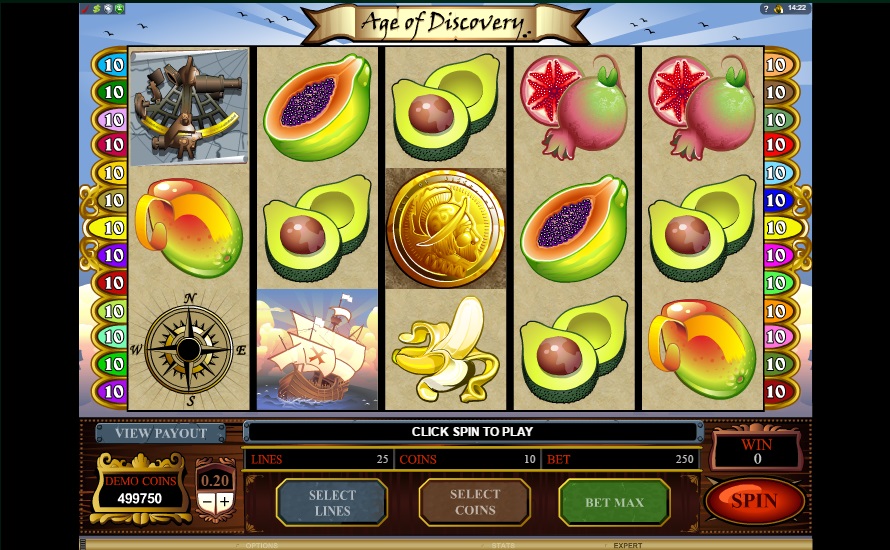Switch to EXPERT mode on the bottom bar
The height and width of the screenshot is (550, 890).
tap(627, 545)
